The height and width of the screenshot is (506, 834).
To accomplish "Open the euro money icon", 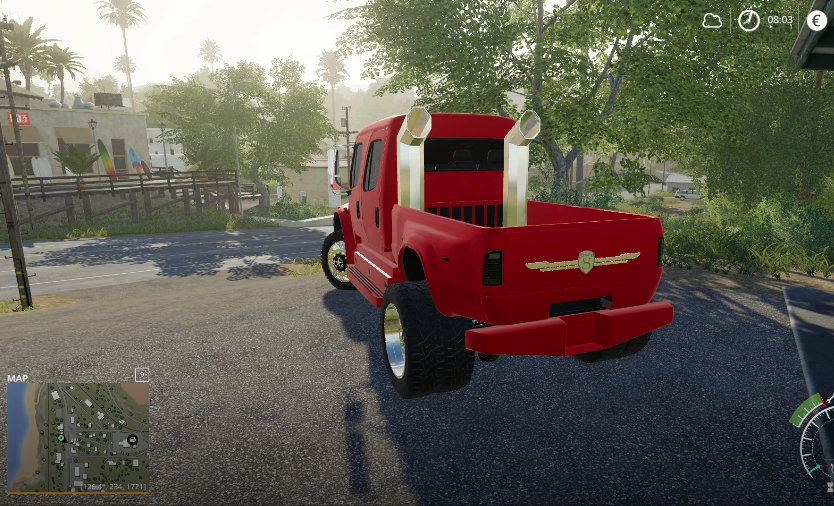I will pyautogui.click(x=817, y=21).
